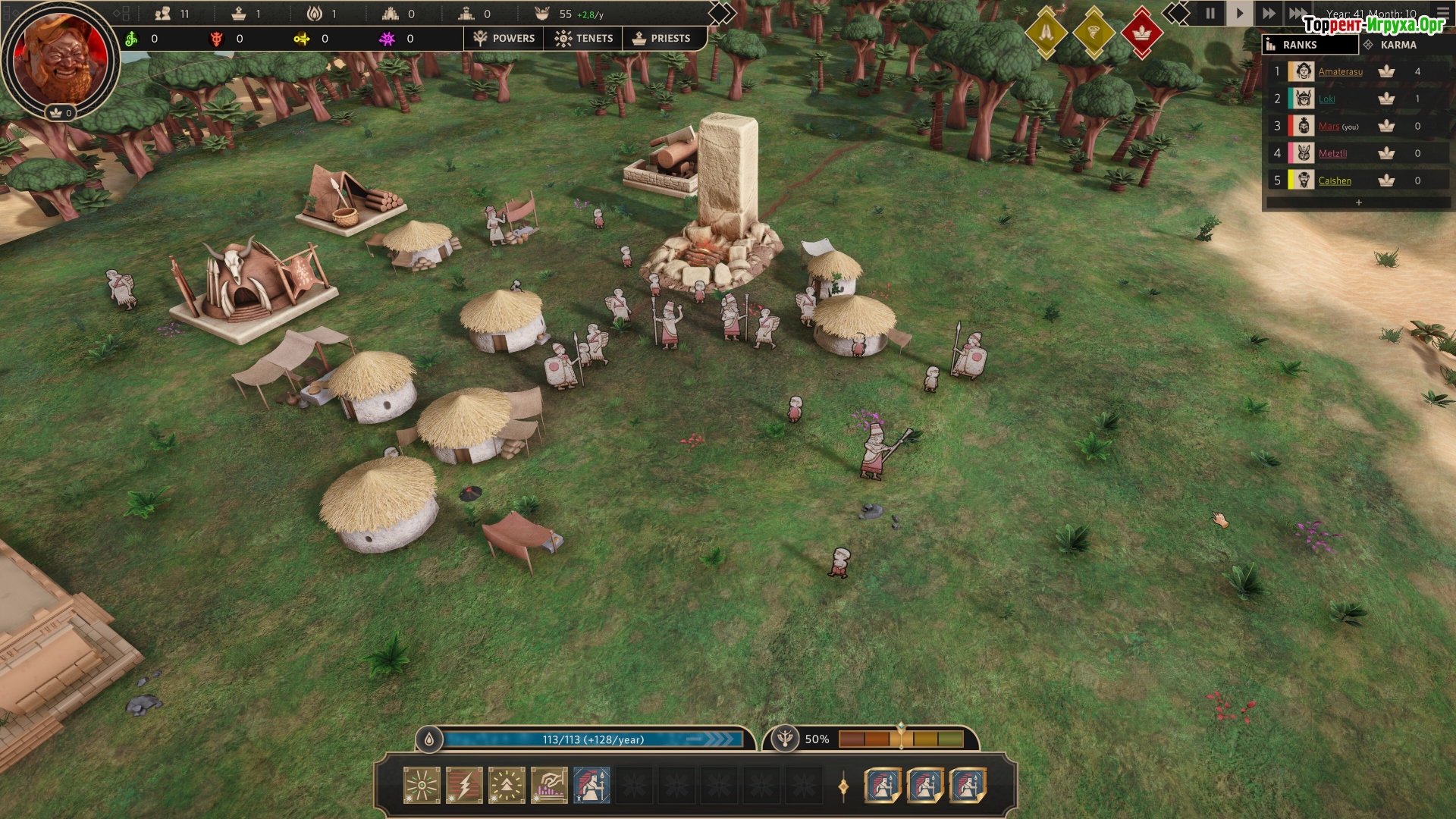Viewport: 1456px width, 819px height.
Task: Pause the game
Action: (x=1210, y=14)
